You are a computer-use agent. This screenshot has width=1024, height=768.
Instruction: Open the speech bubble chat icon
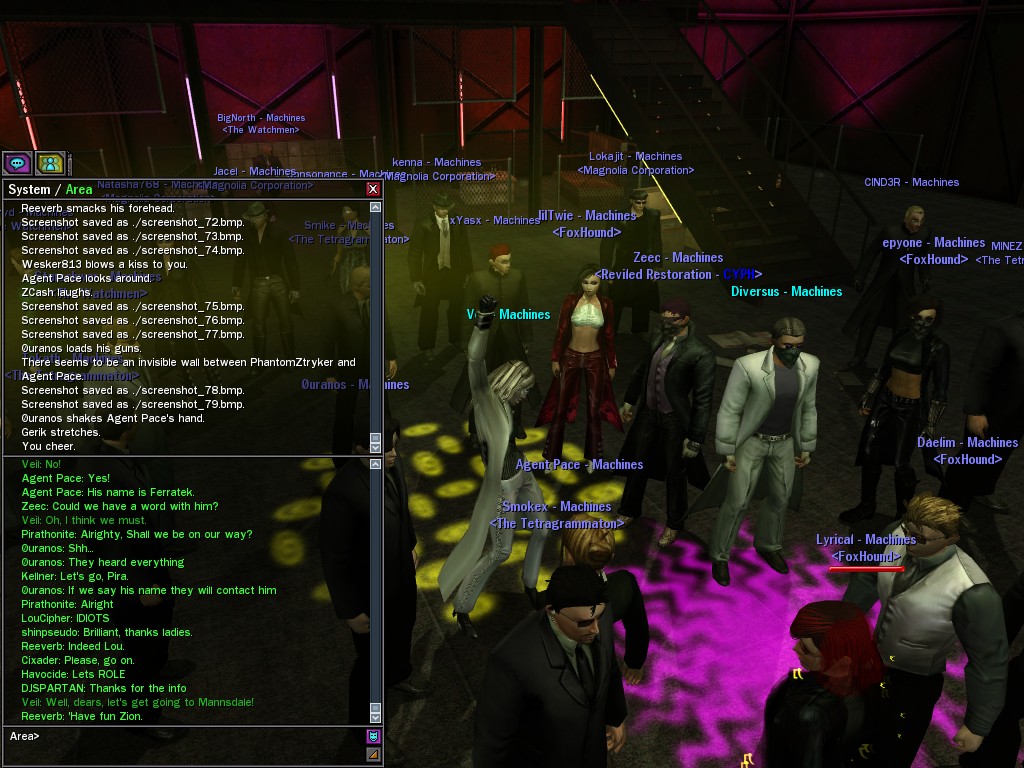pyautogui.click(x=17, y=163)
